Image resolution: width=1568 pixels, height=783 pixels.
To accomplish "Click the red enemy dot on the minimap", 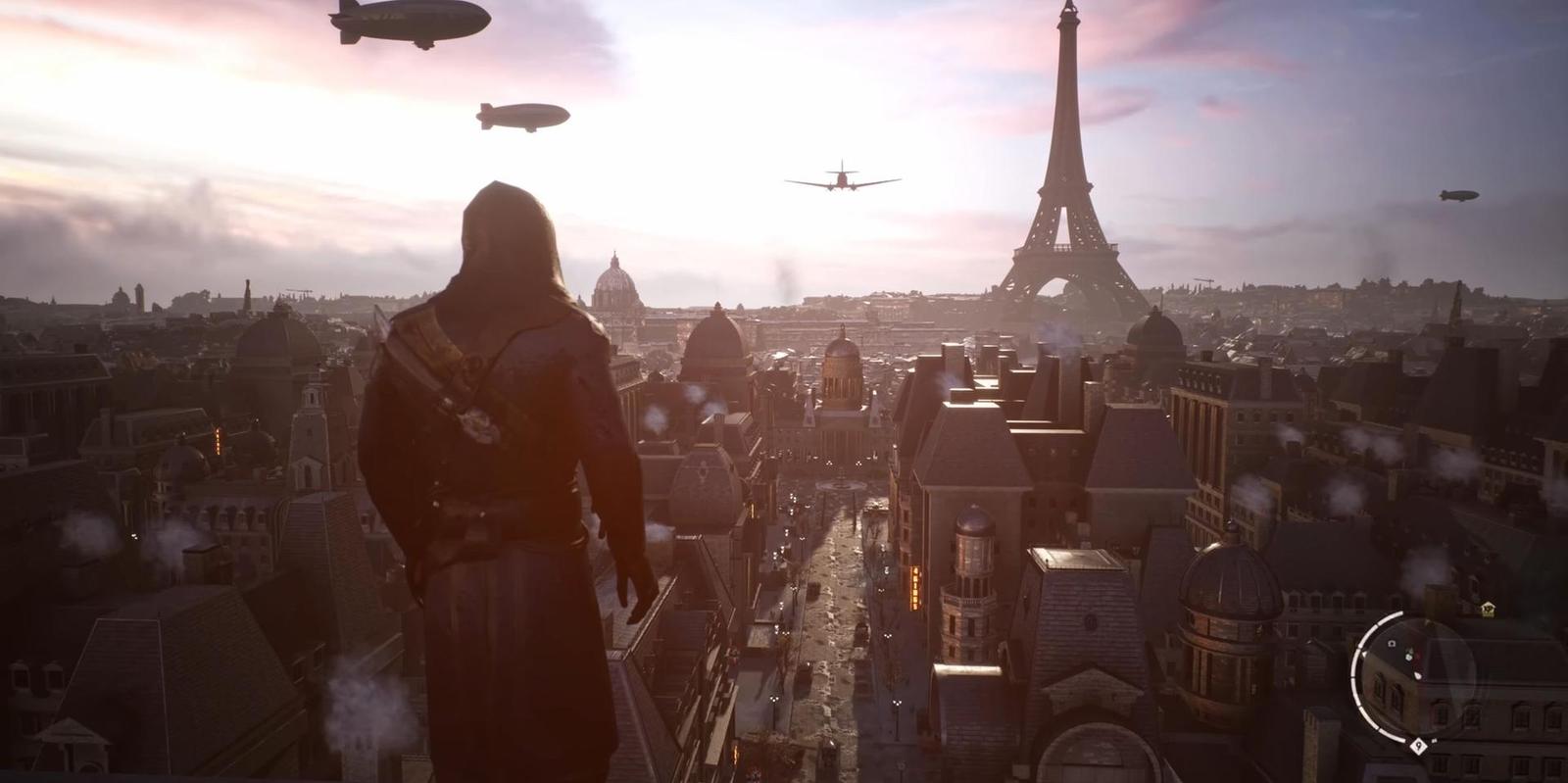I will [1419, 658].
